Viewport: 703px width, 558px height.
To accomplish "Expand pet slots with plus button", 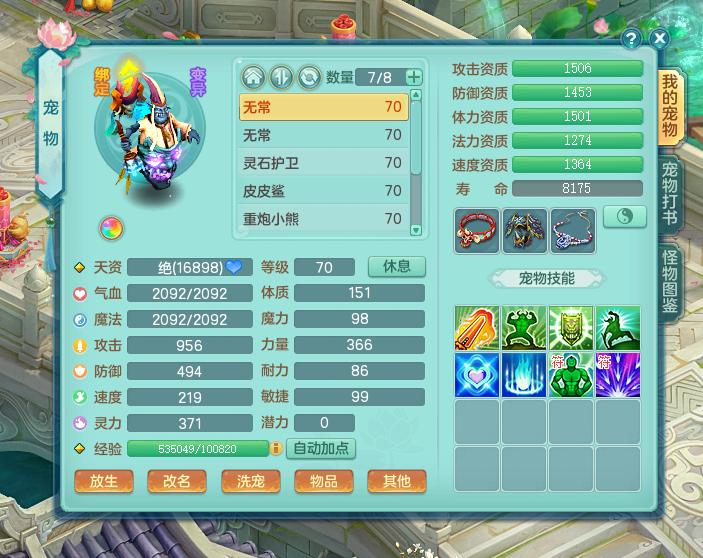I will point(414,77).
